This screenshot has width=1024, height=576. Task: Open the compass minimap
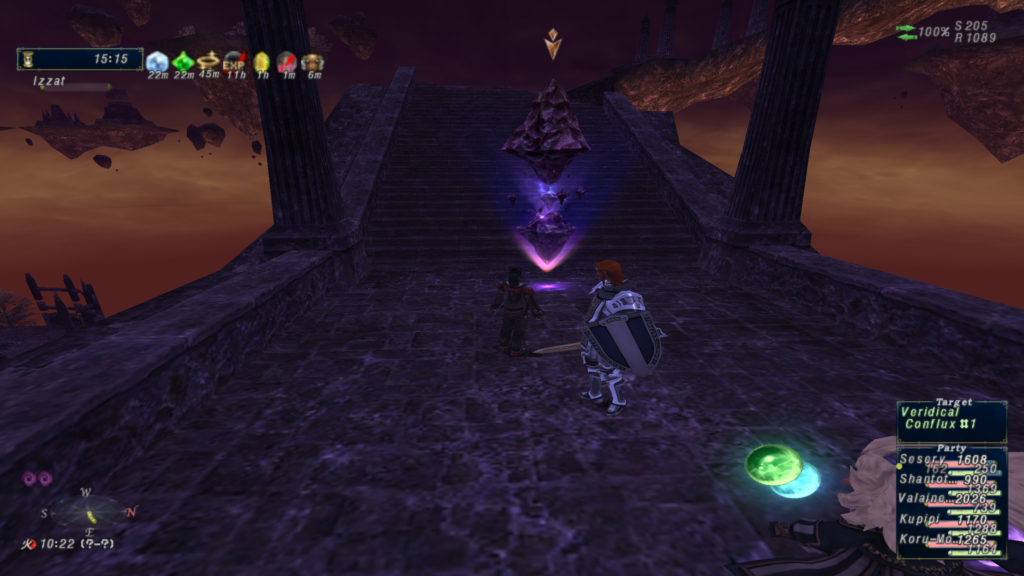(x=90, y=513)
